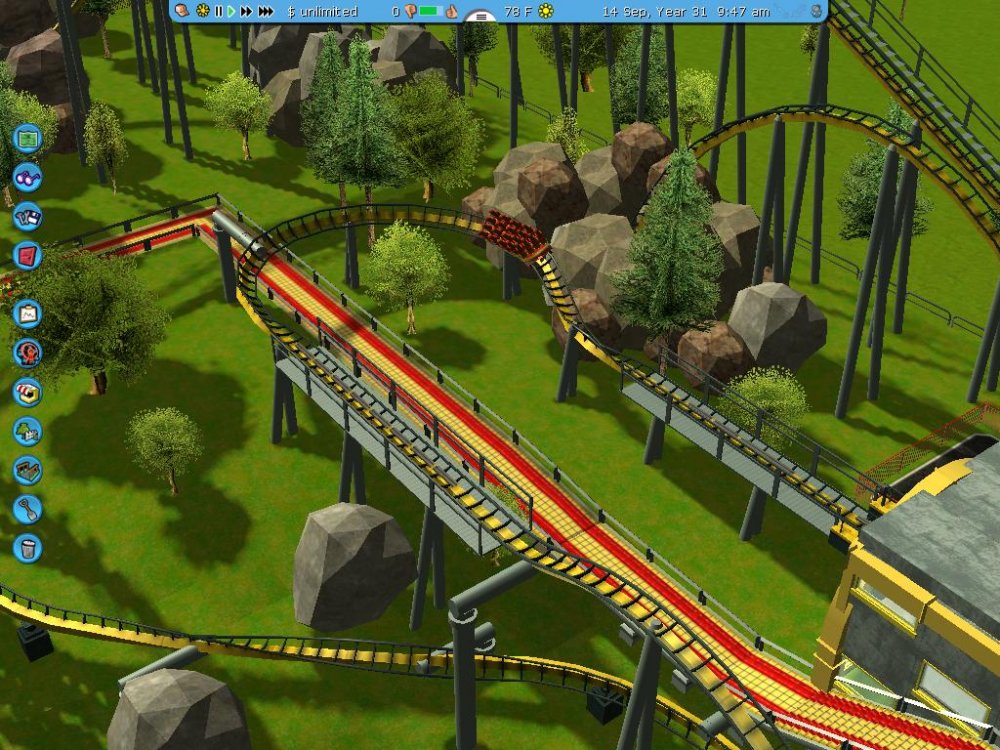Click the unlimited money display

(x=321, y=11)
